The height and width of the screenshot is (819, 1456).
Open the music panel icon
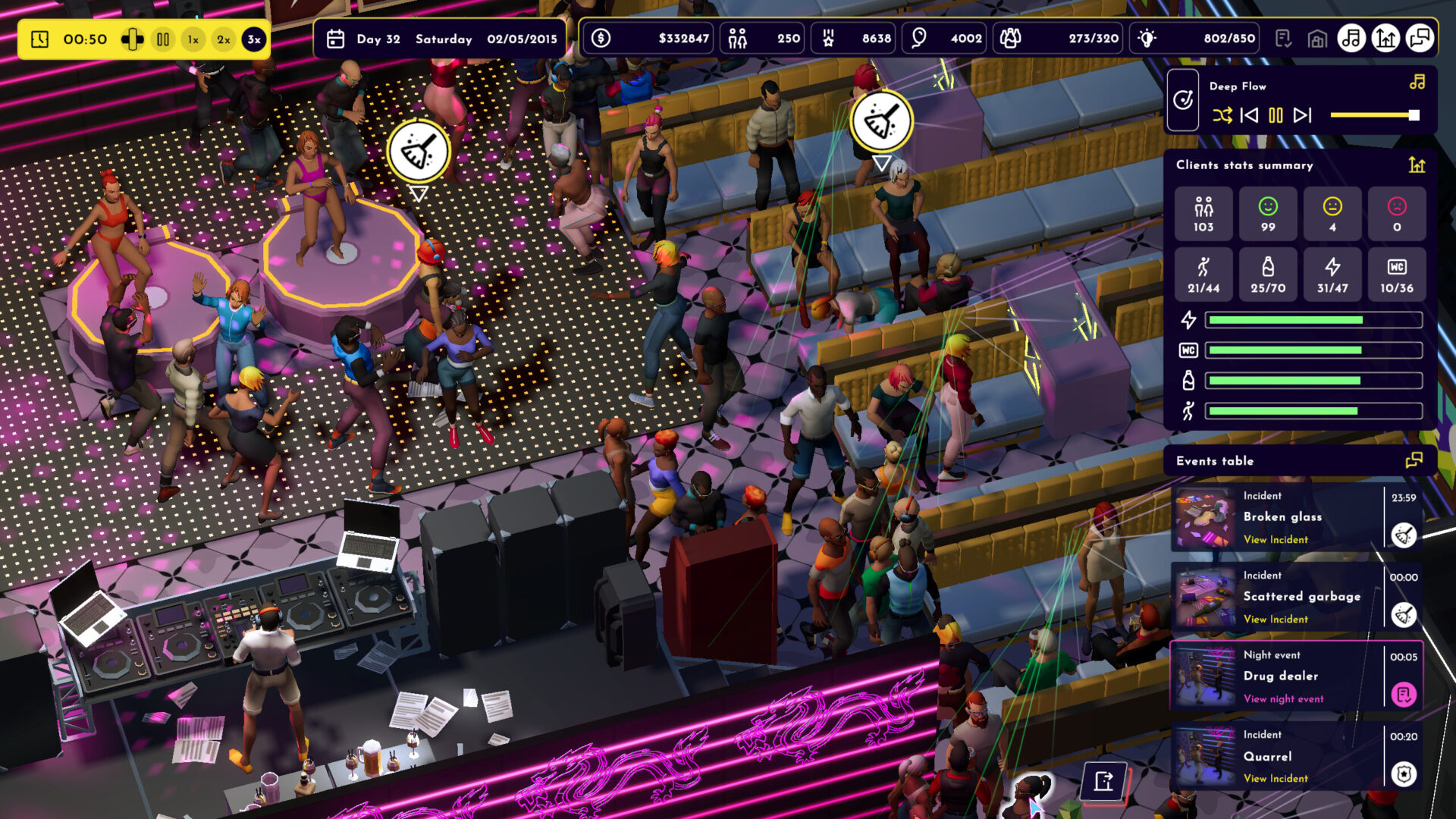[x=1351, y=39]
